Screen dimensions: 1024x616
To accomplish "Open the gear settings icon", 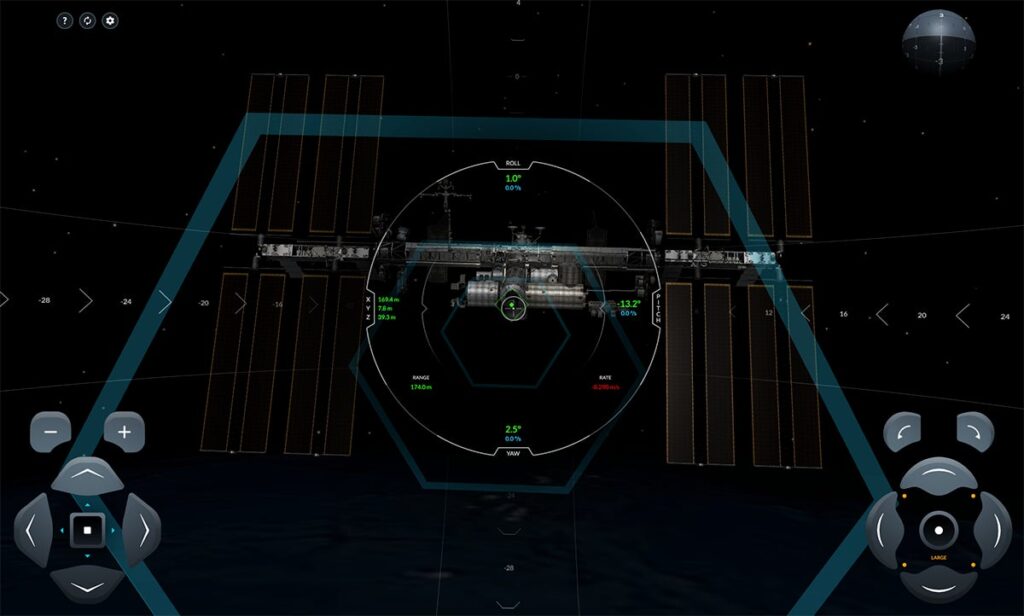I will (x=110, y=21).
